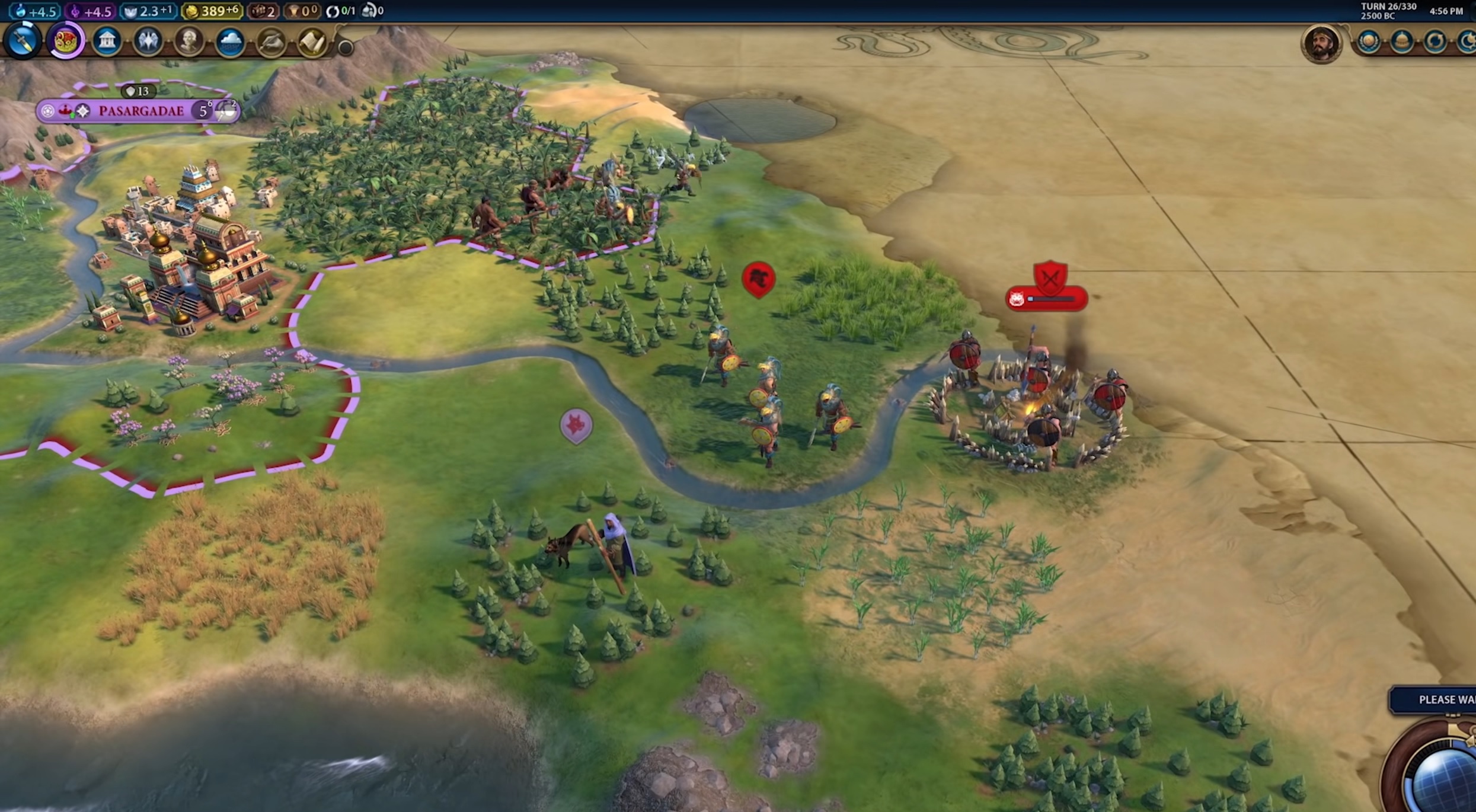Open the world rankings laurel icon
Viewport: 1476px width, 812px height.
click(x=1369, y=42)
